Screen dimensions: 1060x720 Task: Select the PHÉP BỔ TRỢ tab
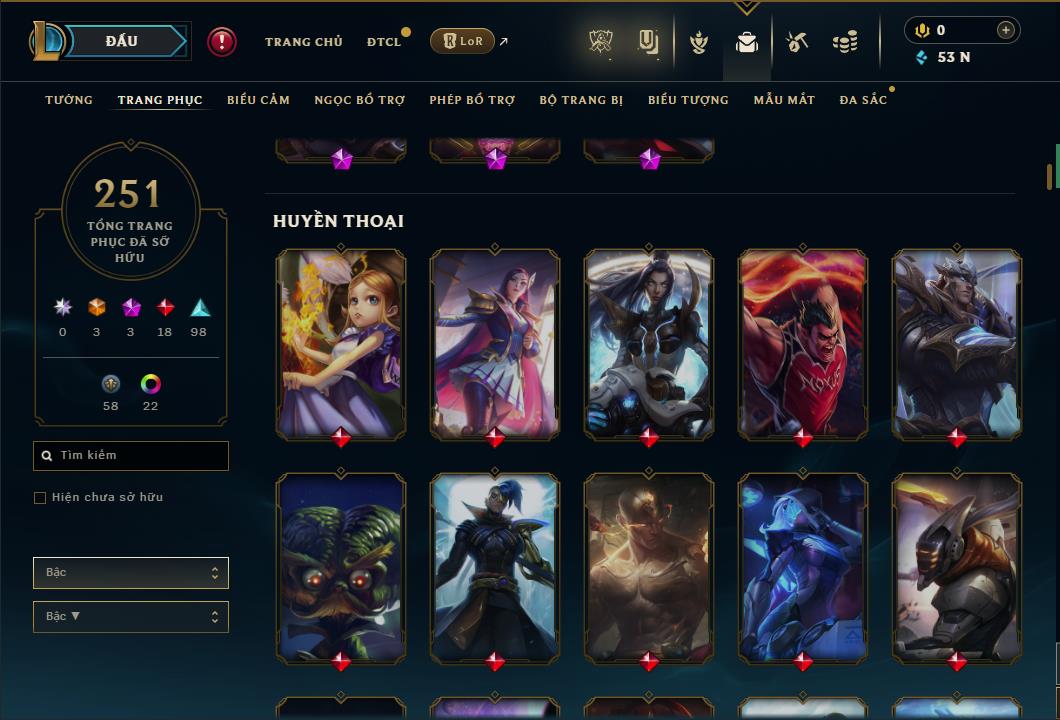click(472, 100)
